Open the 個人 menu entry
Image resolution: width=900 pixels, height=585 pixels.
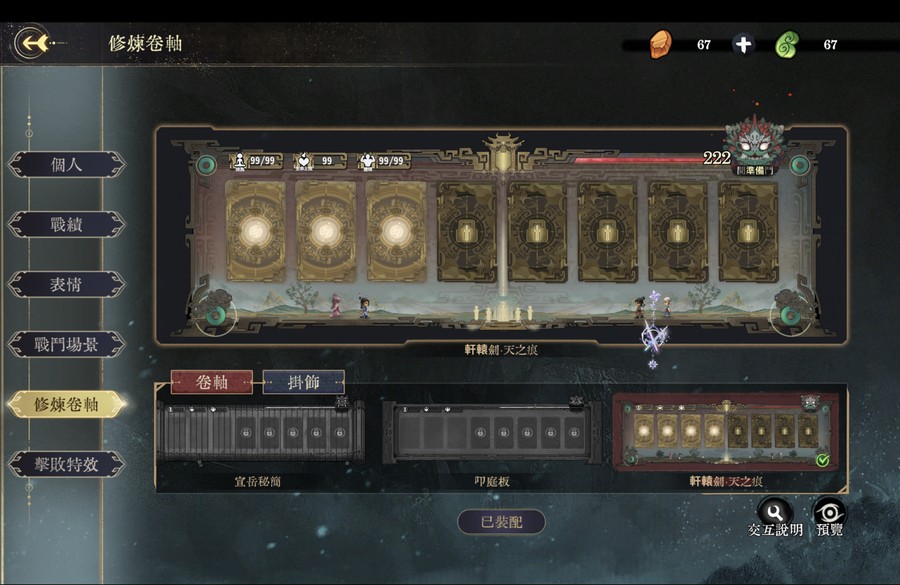click(x=67, y=165)
